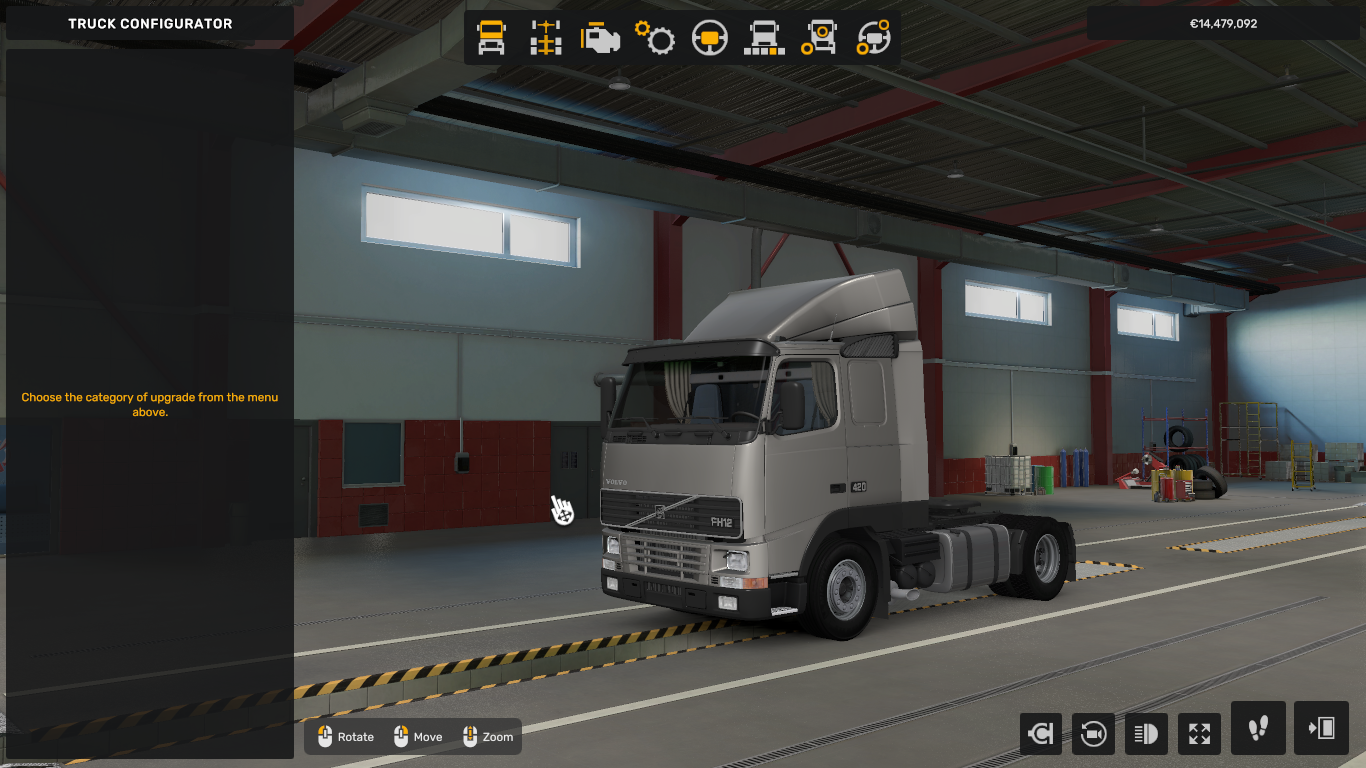Click the trailer coupling icon button

1040,734
